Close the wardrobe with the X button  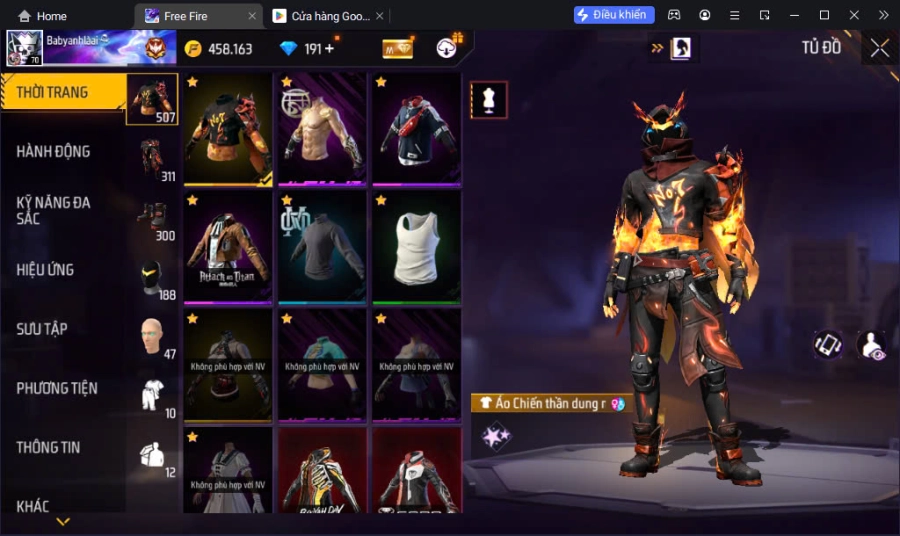pyautogui.click(x=879, y=48)
